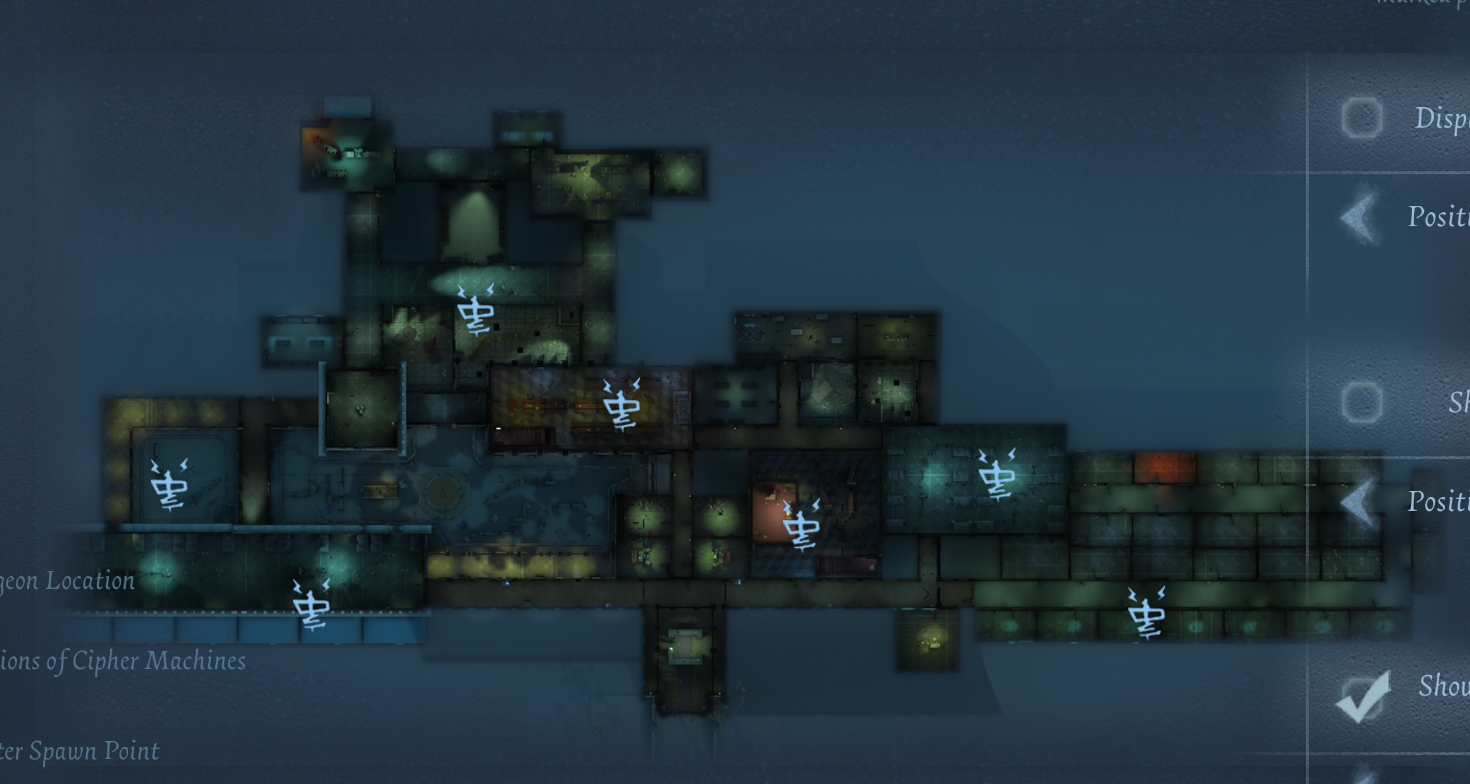Click the cipher marker in the teal brick room

point(996,474)
